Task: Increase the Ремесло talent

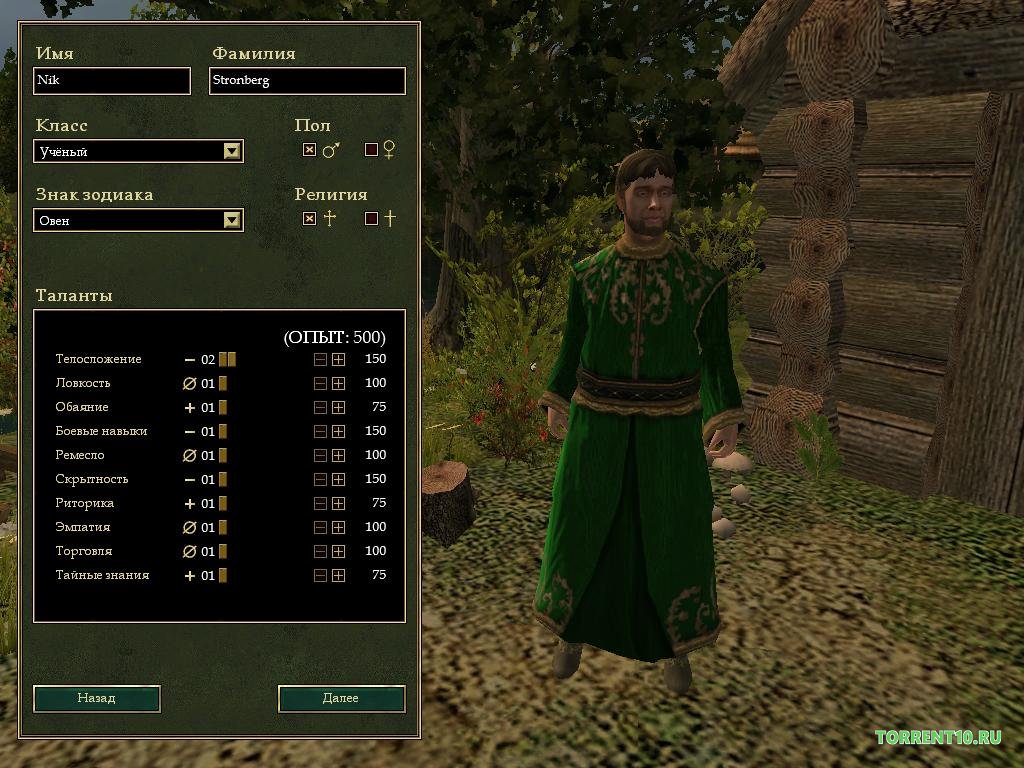Action: (x=339, y=455)
